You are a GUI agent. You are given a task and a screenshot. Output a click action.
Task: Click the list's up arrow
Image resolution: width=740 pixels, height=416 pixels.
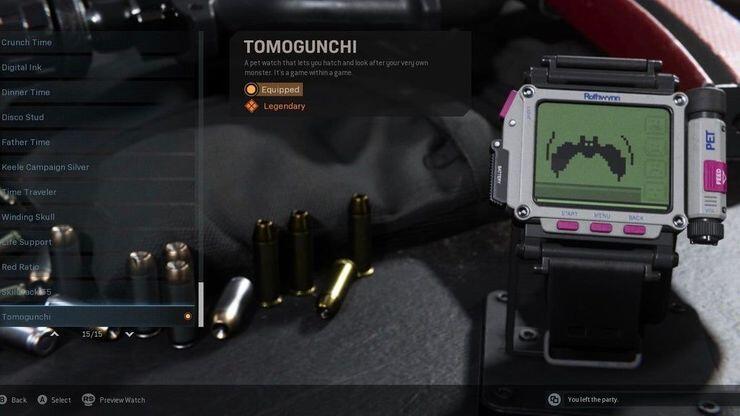click(x=55, y=334)
